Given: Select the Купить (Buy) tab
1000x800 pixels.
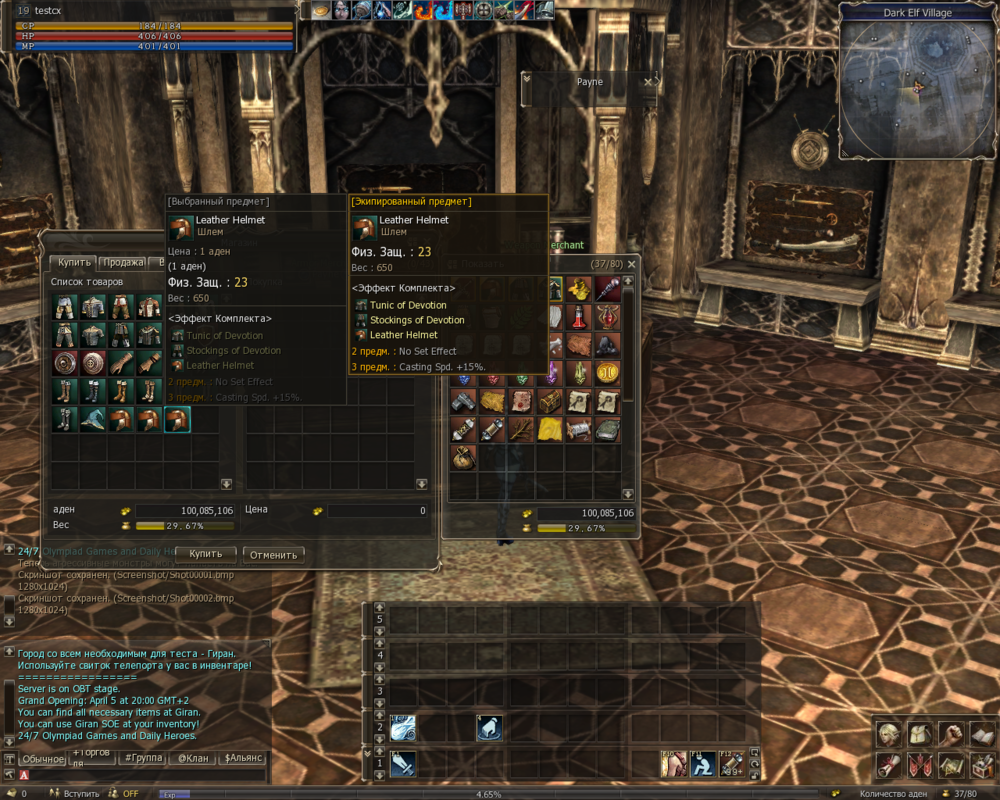Looking at the screenshot, I should (73, 263).
